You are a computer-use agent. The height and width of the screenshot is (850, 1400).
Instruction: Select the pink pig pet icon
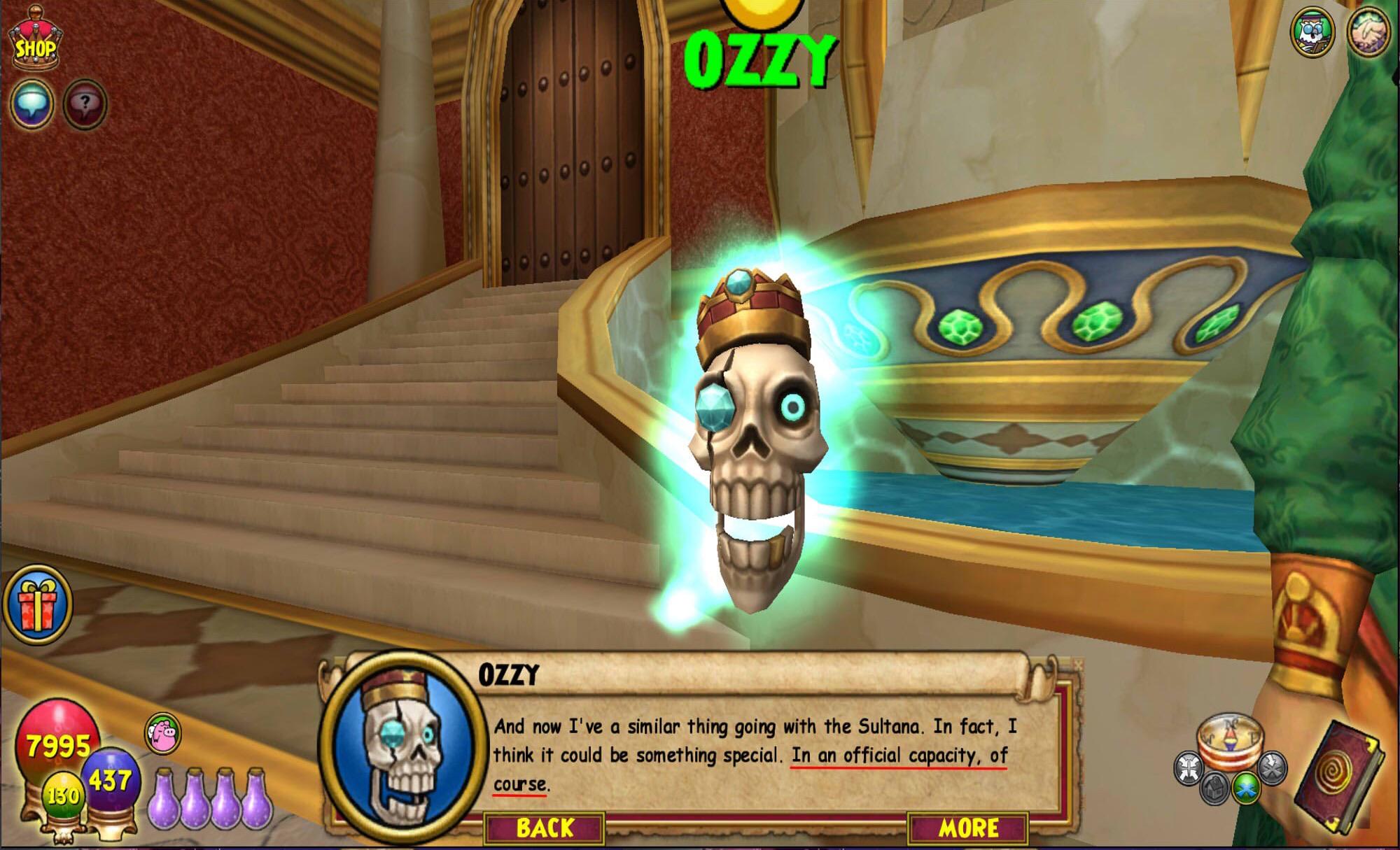tap(163, 734)
